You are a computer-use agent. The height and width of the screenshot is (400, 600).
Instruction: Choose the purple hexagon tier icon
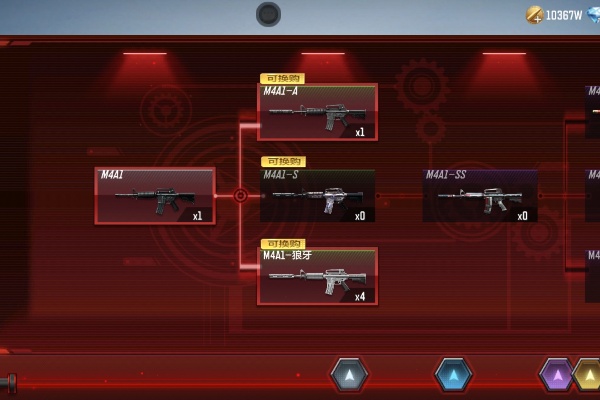click(x=556, y=375)
